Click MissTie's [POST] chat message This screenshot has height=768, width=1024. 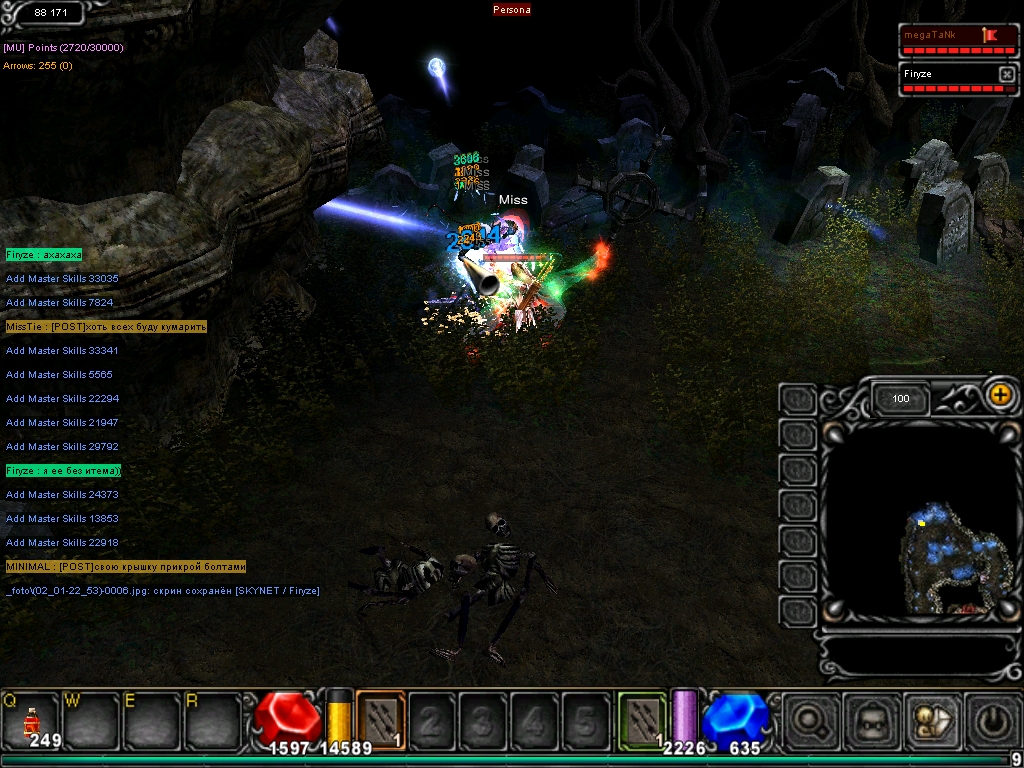point(106,327)
